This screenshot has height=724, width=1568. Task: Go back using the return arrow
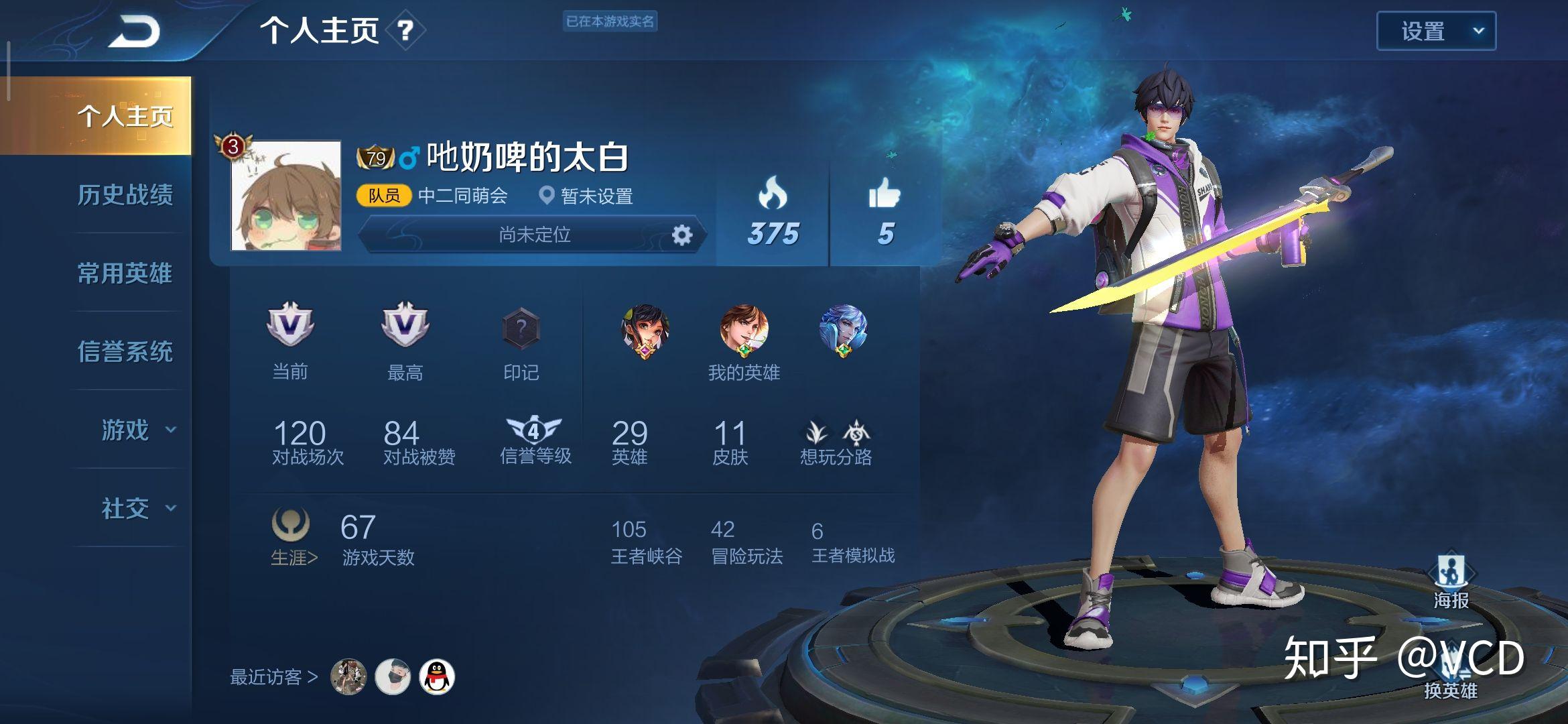tap(134, 32)
